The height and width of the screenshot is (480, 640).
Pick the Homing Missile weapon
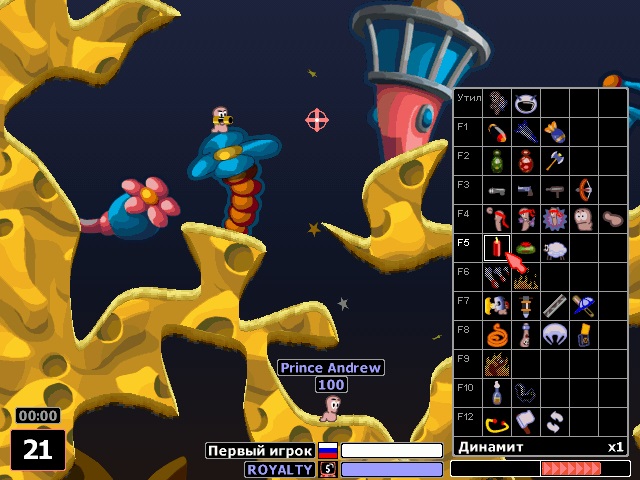pyautogui.click(x=526, y=131)
